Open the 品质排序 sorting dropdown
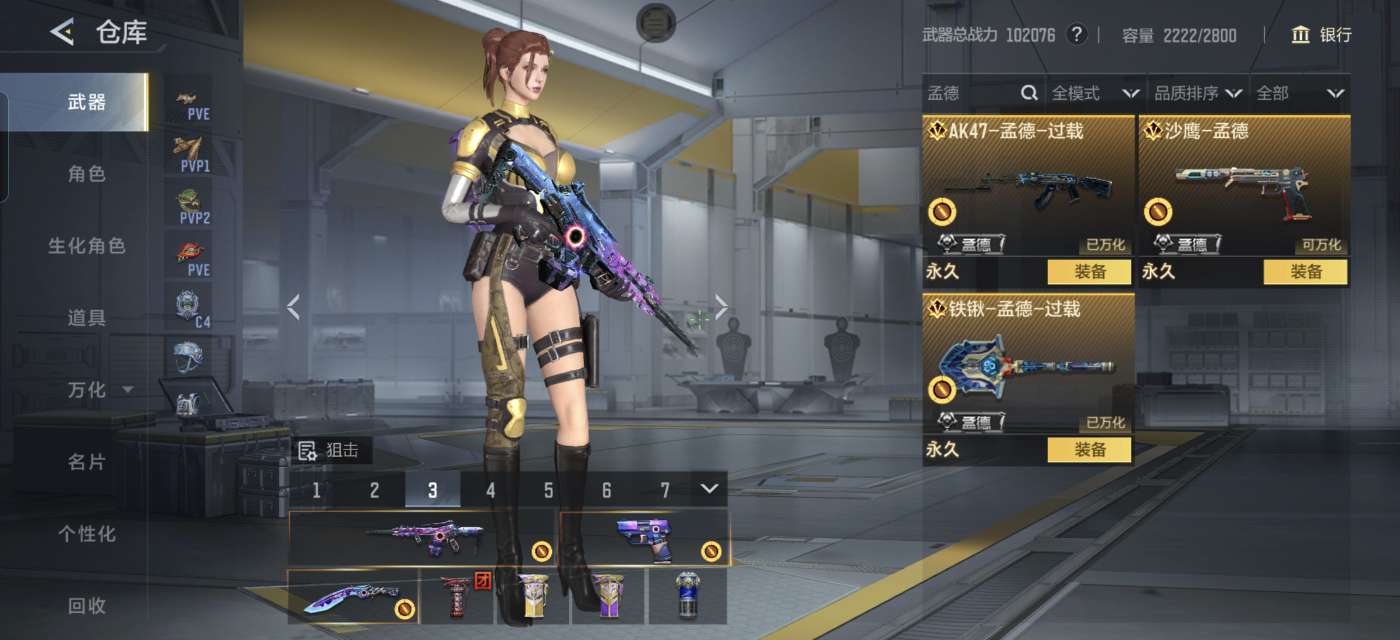Screen dimensions: 1400x640 [x=1197, y=93]
